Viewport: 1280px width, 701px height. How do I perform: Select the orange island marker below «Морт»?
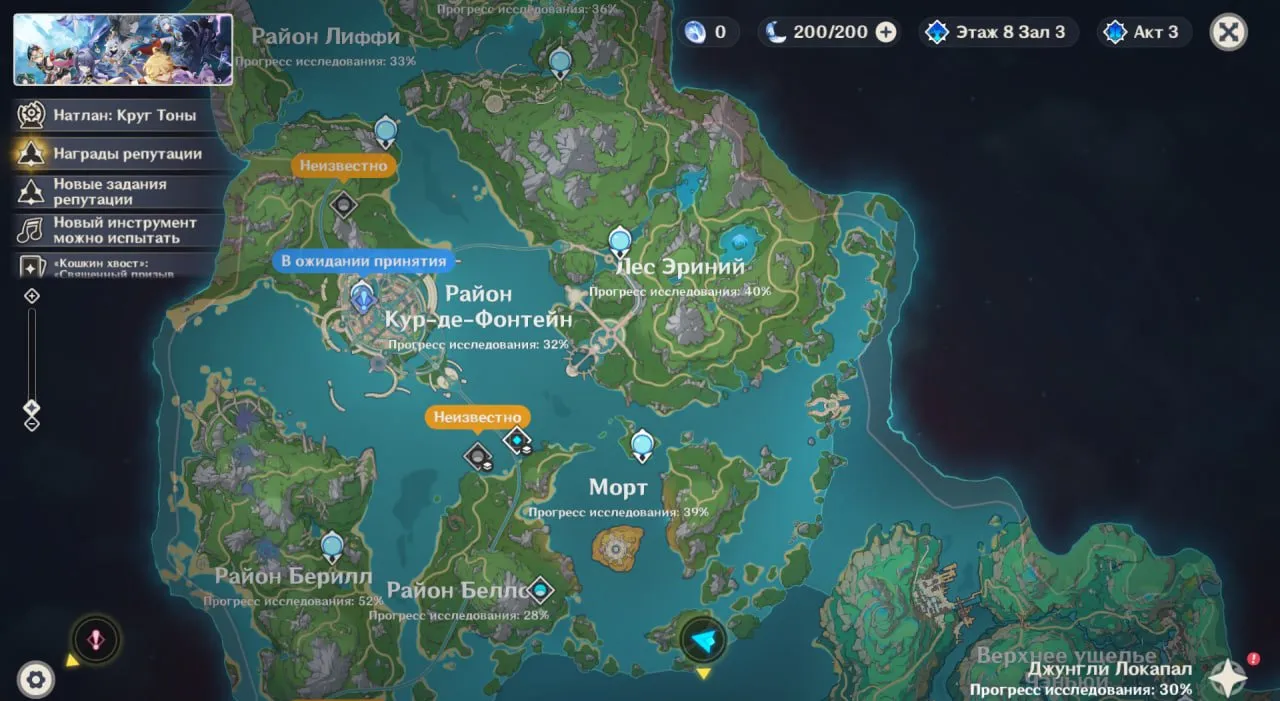[x=616, y=547]
